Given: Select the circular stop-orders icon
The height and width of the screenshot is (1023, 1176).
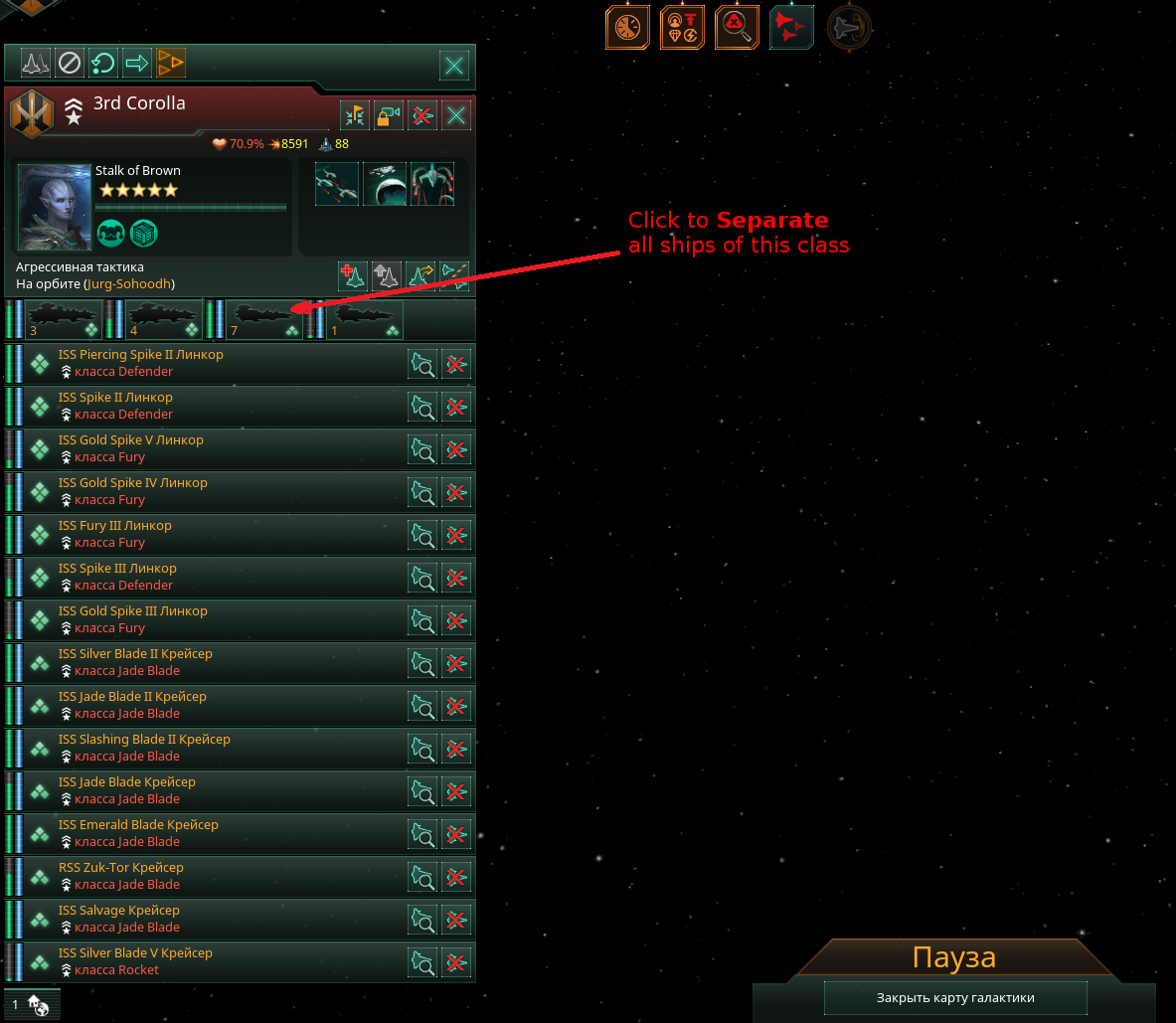Looking at the screenshot, I should tap(69, 64).
